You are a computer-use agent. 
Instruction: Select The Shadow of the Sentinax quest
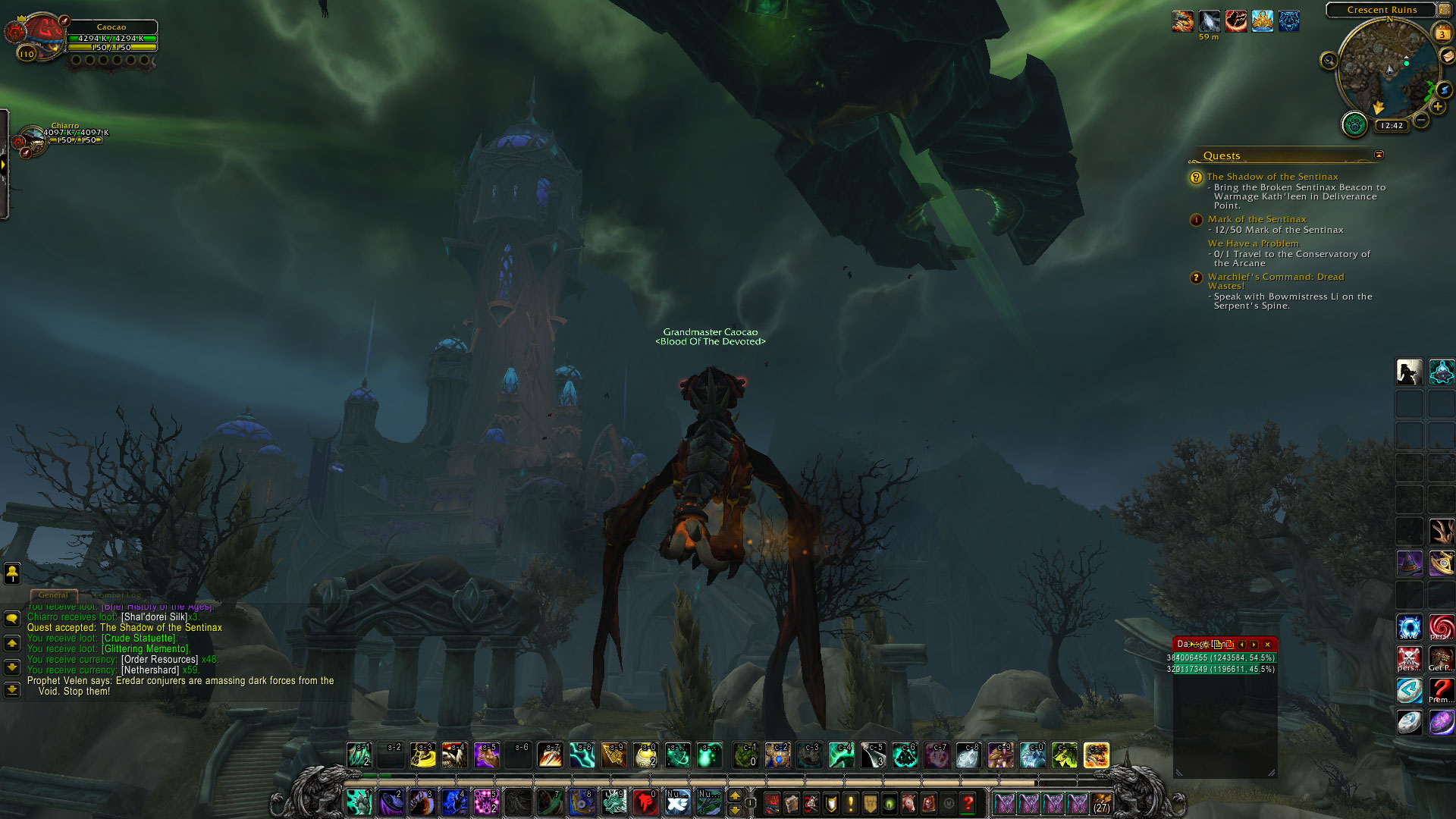[x=1272, y=177]
